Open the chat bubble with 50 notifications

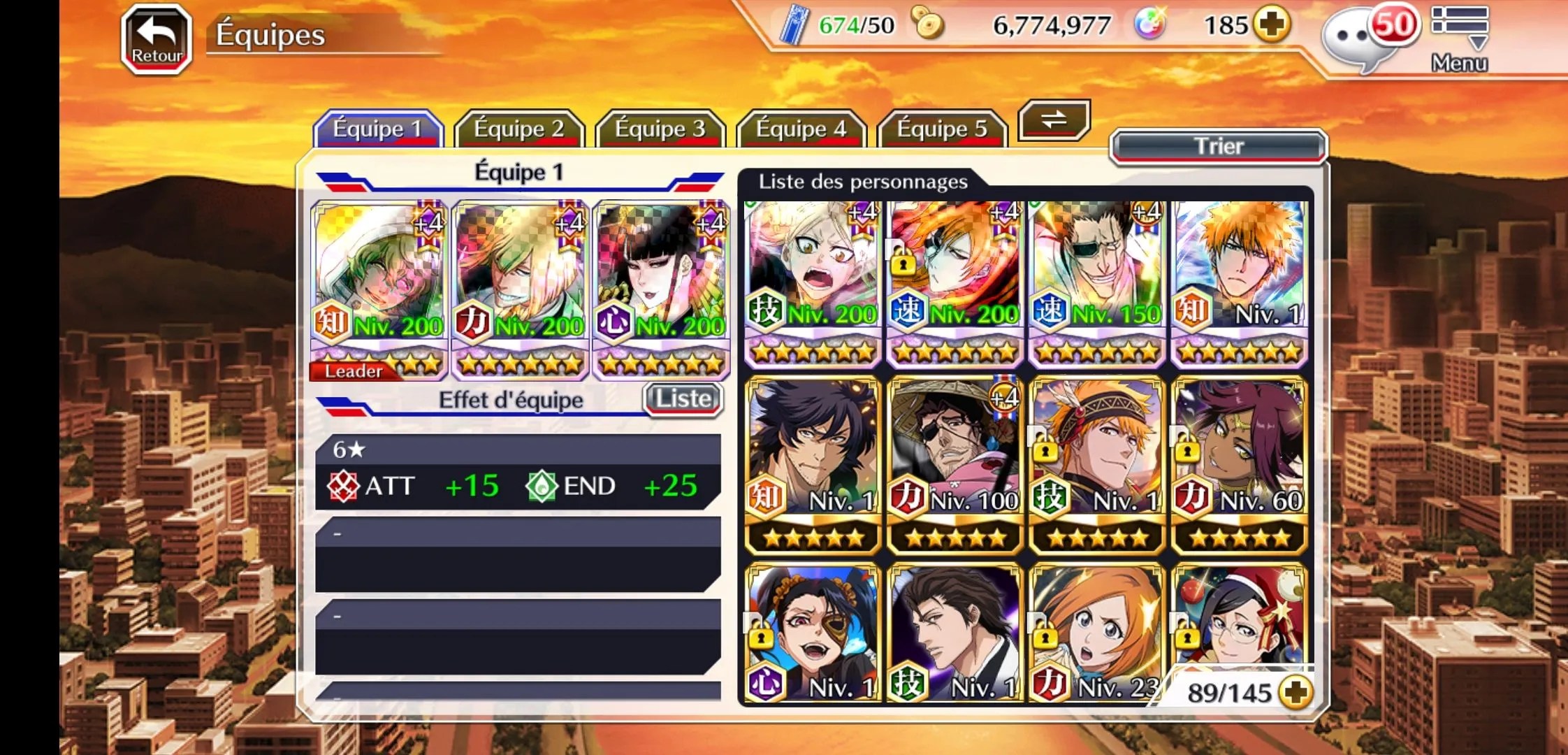point(1361,39)
